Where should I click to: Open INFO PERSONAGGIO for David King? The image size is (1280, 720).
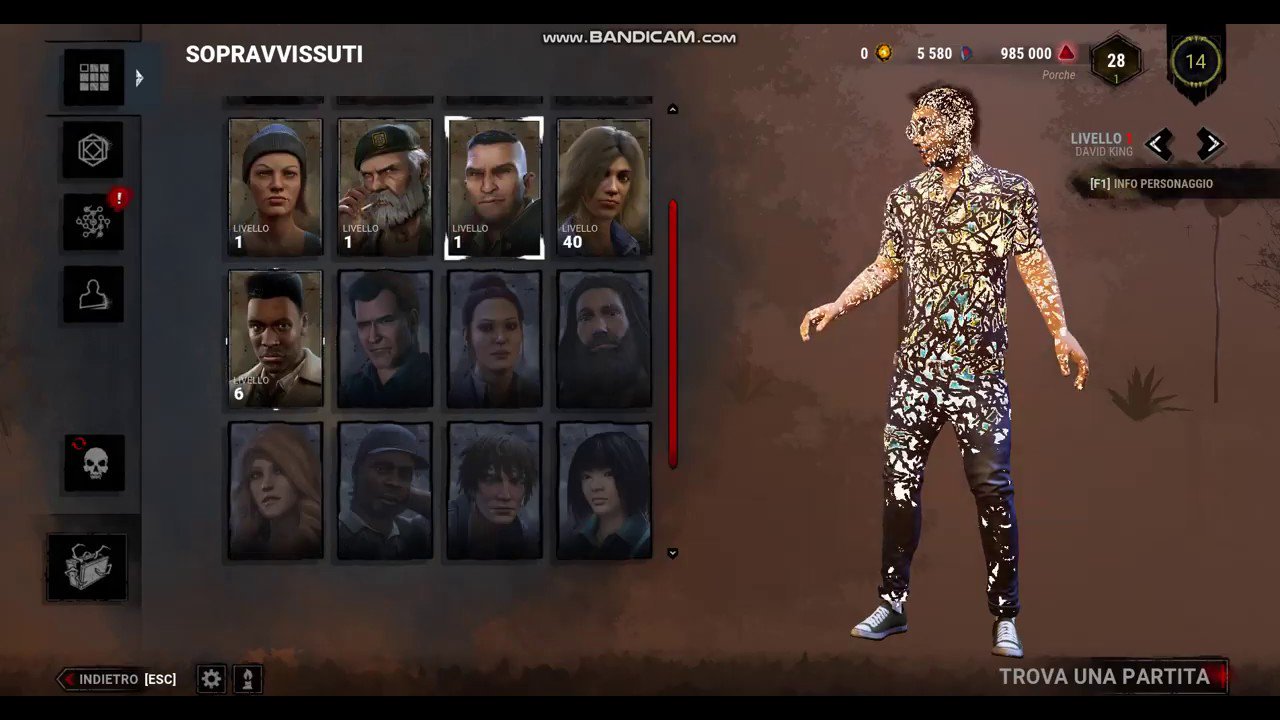pyautogui.click(x=1151, y=183)
